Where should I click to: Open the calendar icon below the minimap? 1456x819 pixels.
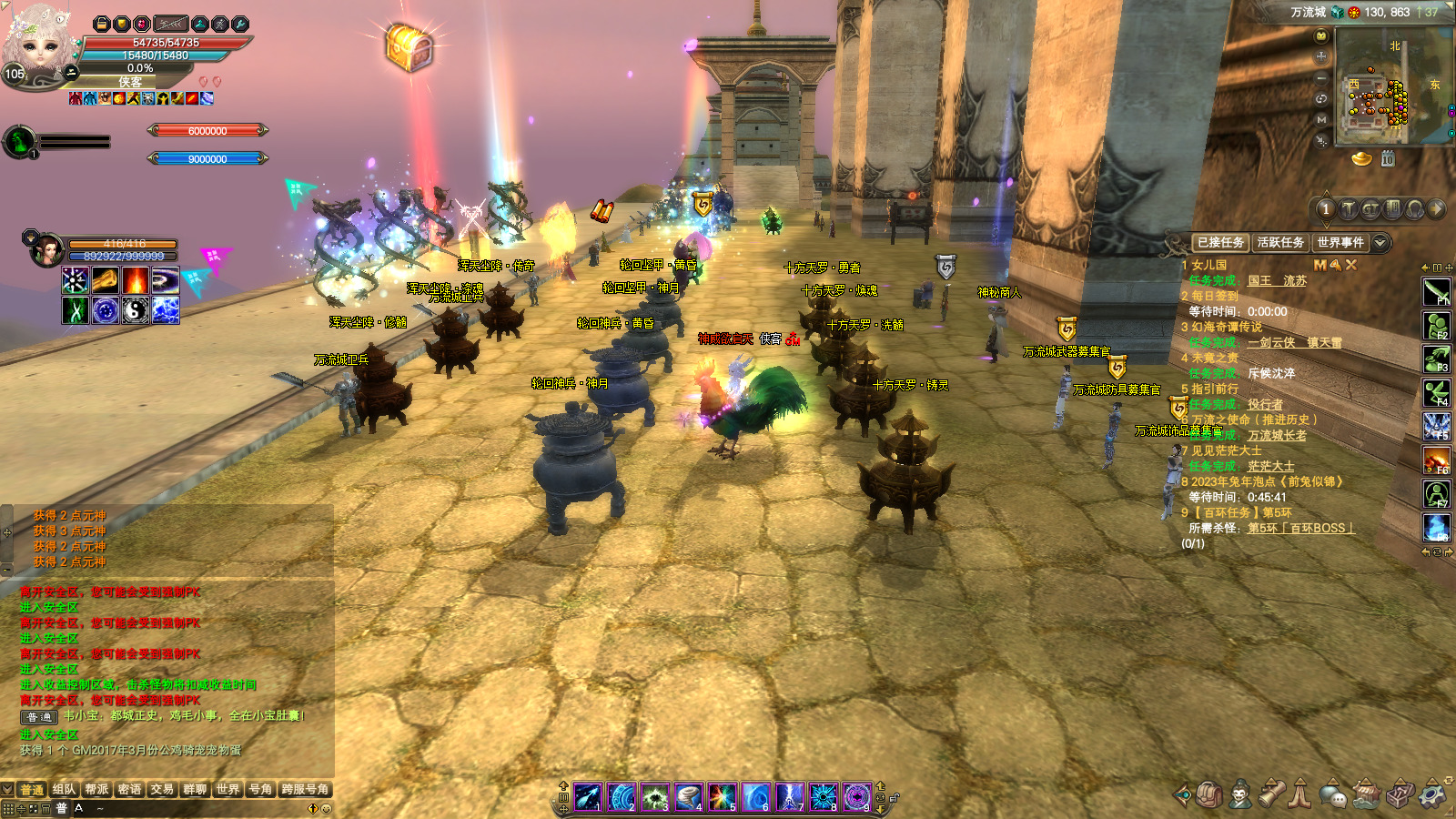[x=1388, y=159]
